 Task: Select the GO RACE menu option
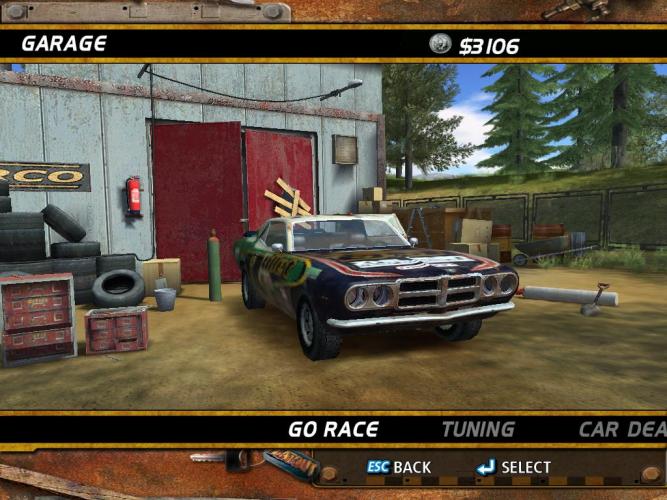tap(333, 430)
